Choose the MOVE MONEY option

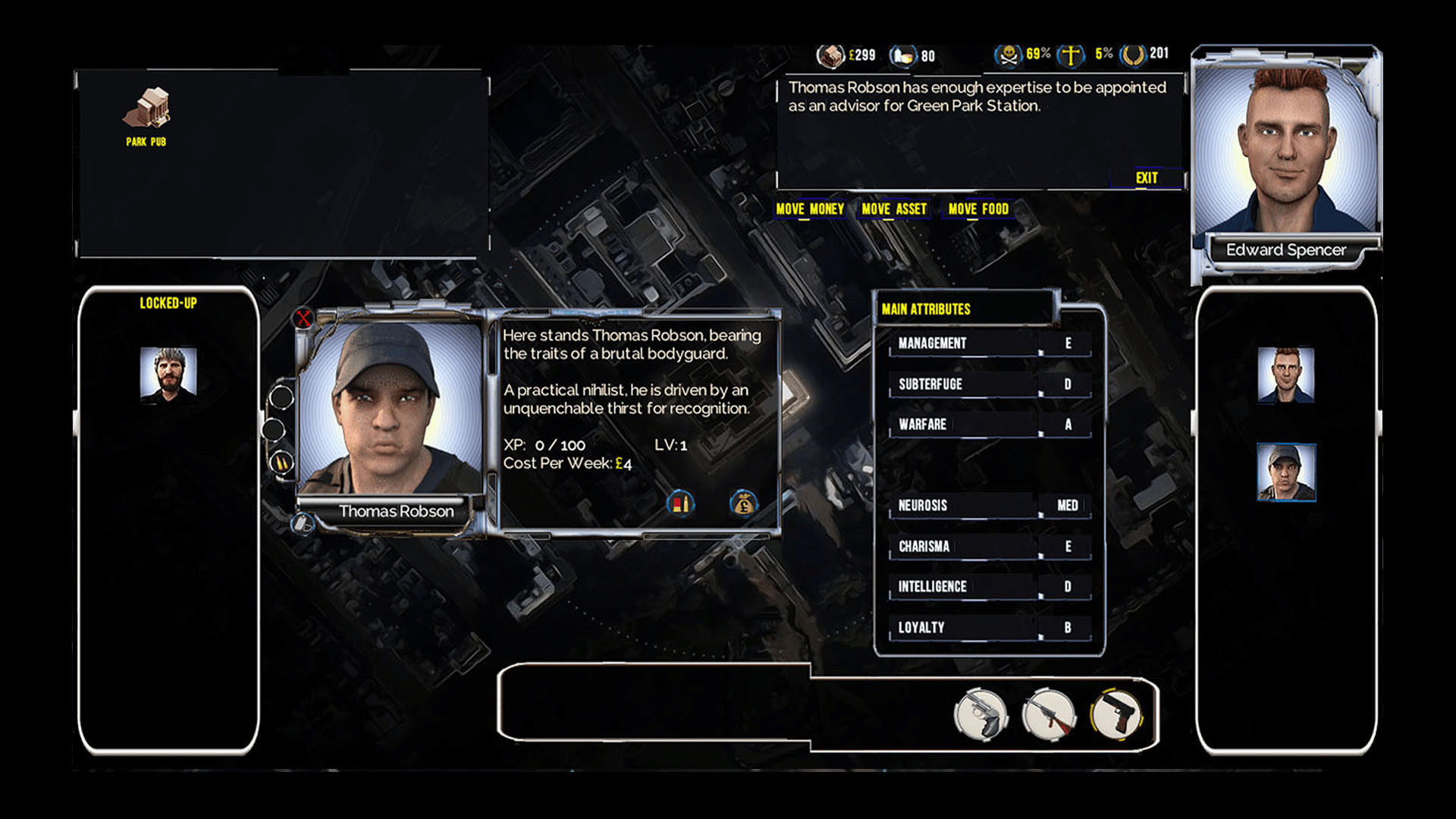[810, 209]
